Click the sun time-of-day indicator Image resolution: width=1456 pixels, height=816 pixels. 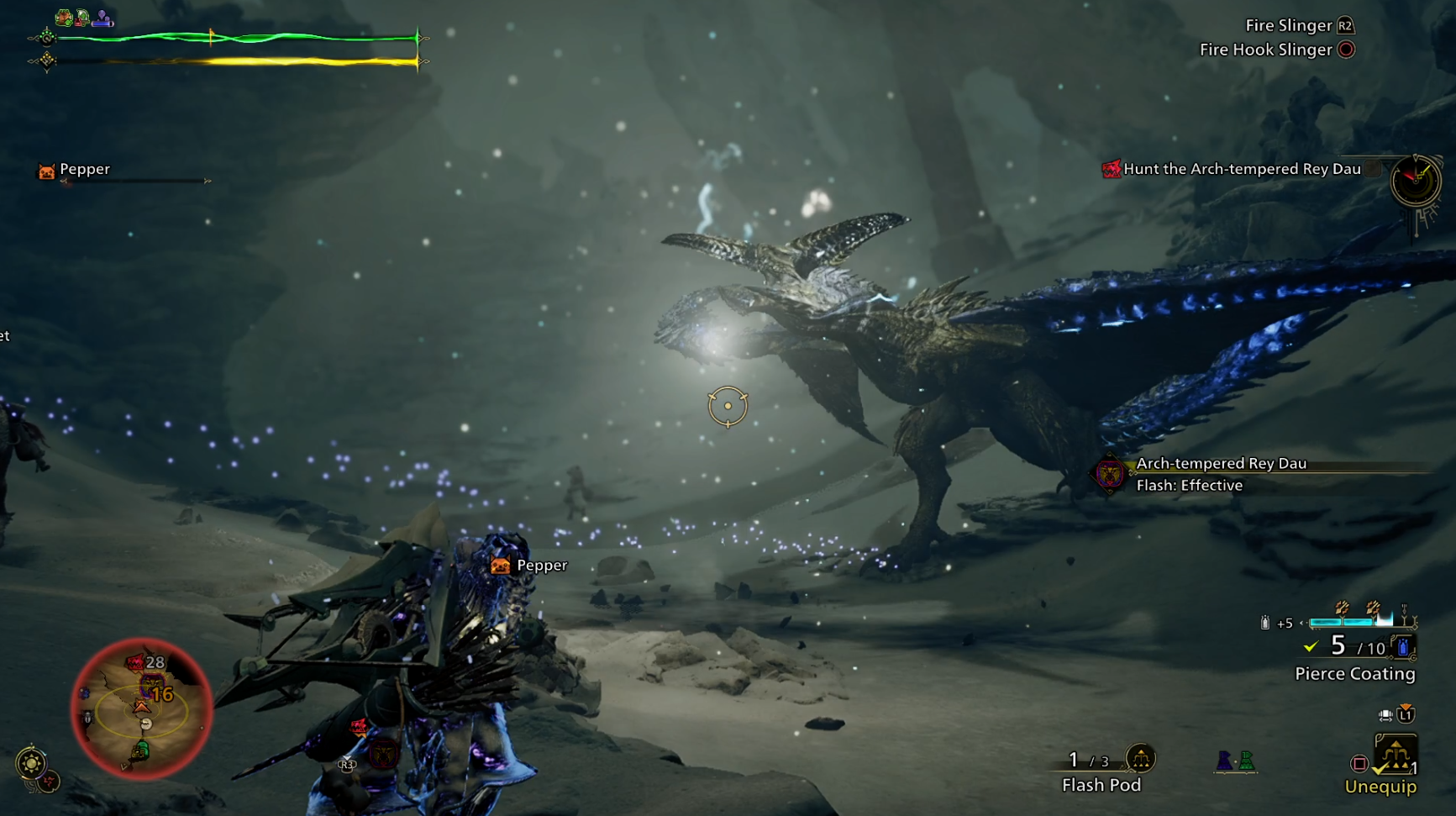click(x=31, y=763)
